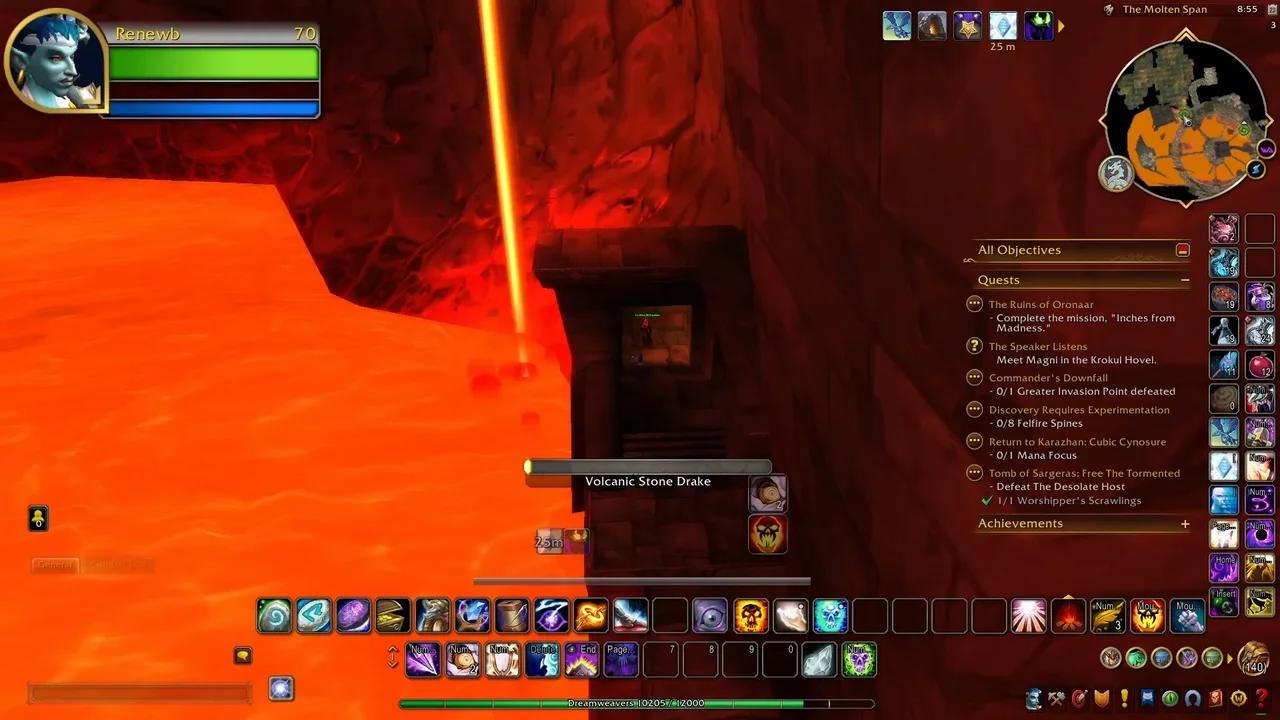This screenshot has height=720, width=1280.
Task: Expand the Achievements section with the plus control
Action: coord(1185,523)
